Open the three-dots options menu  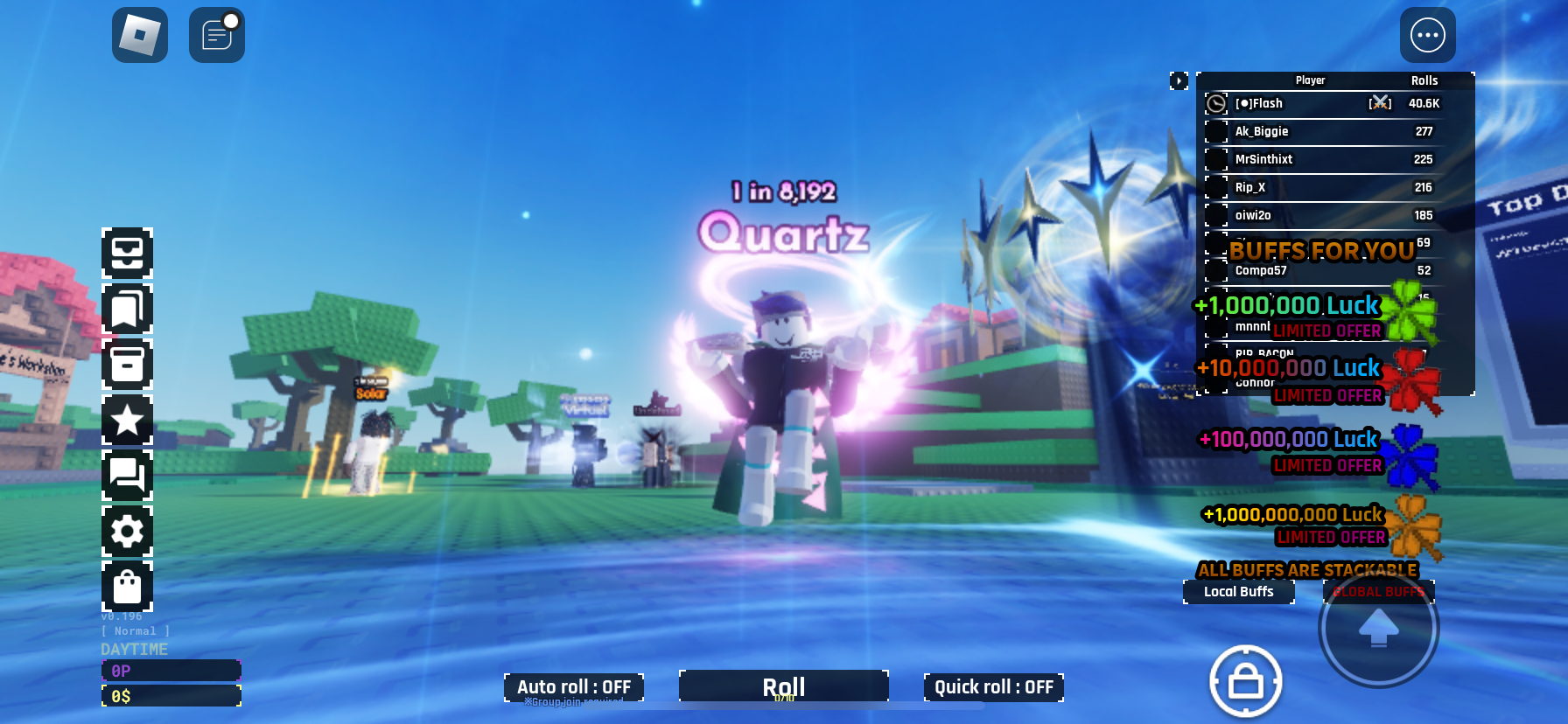point(1427,35)
